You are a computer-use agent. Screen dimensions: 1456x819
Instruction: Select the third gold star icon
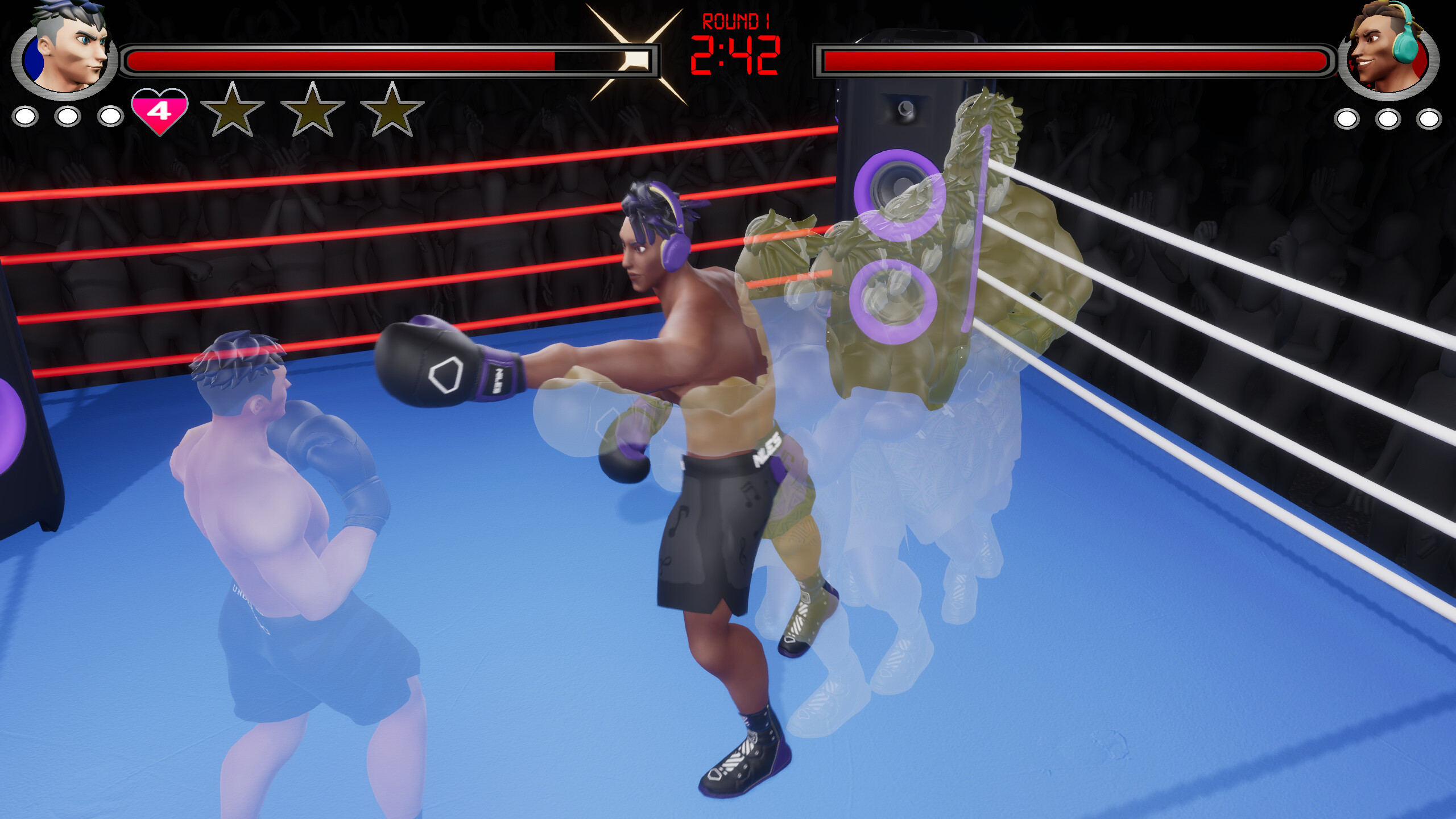coord(391,112)
